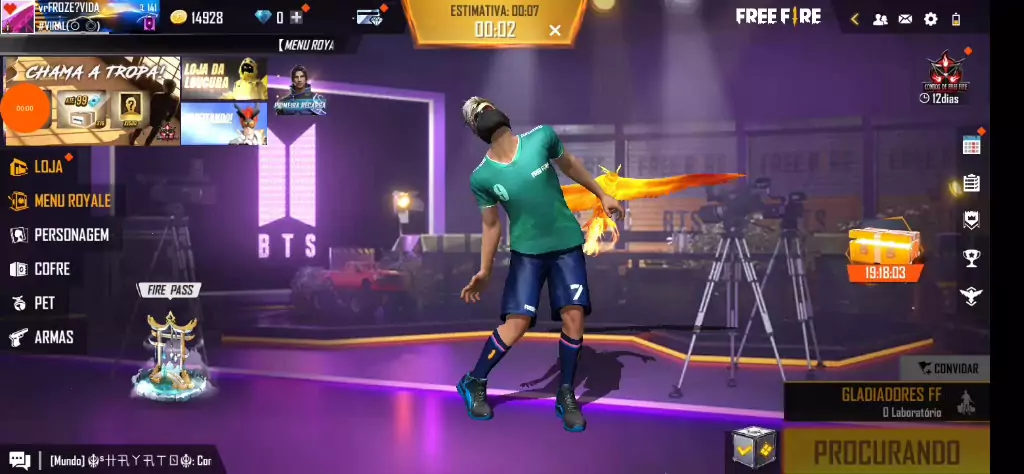Open the settings gear icon
The image size is (1024, 474).
[931, 19]
